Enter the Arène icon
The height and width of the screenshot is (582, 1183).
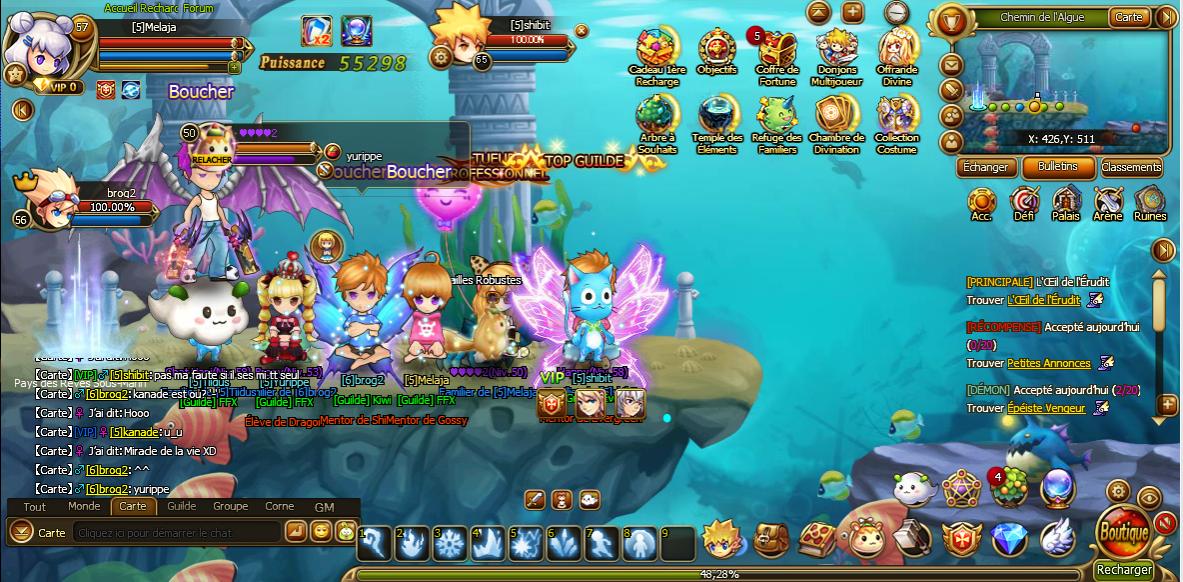(1108, 203)
